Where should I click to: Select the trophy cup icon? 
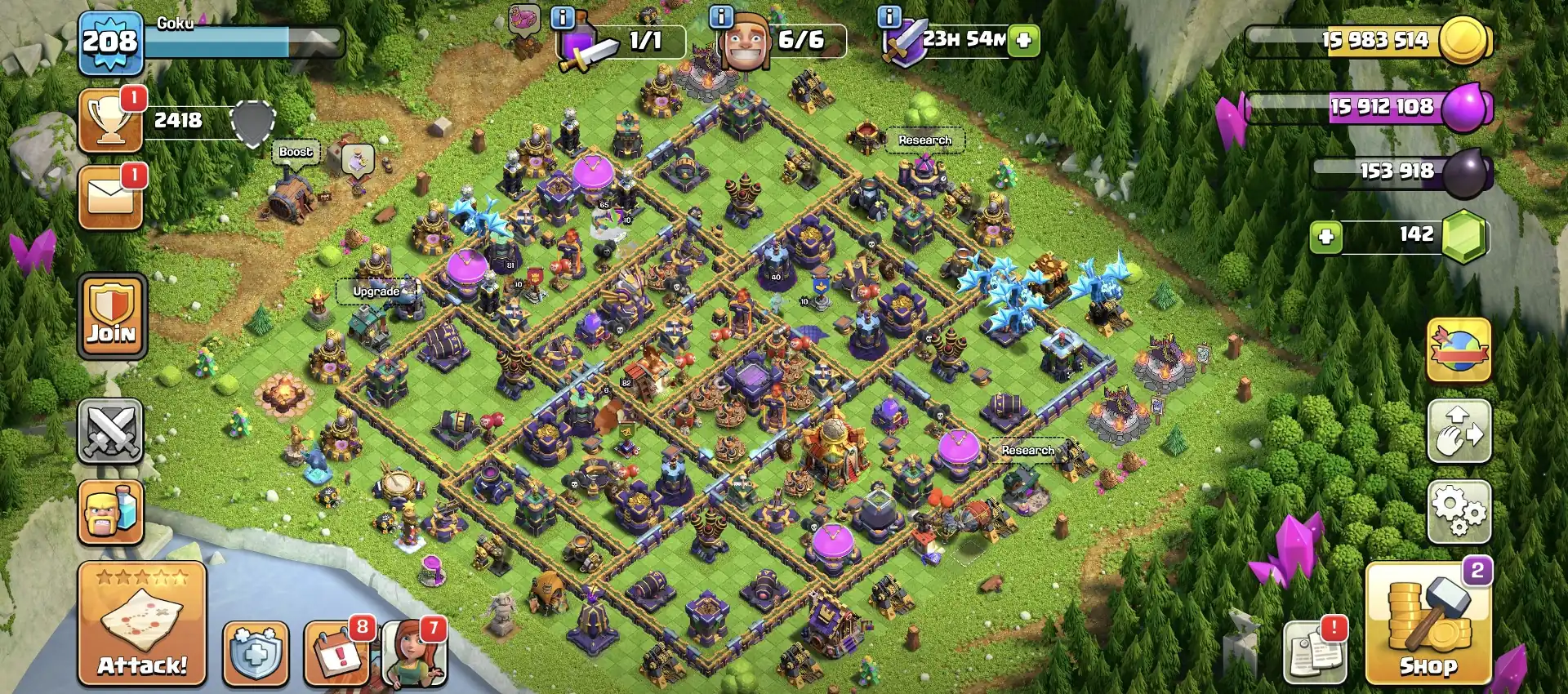pyautogui.click(x=112, y=122)
